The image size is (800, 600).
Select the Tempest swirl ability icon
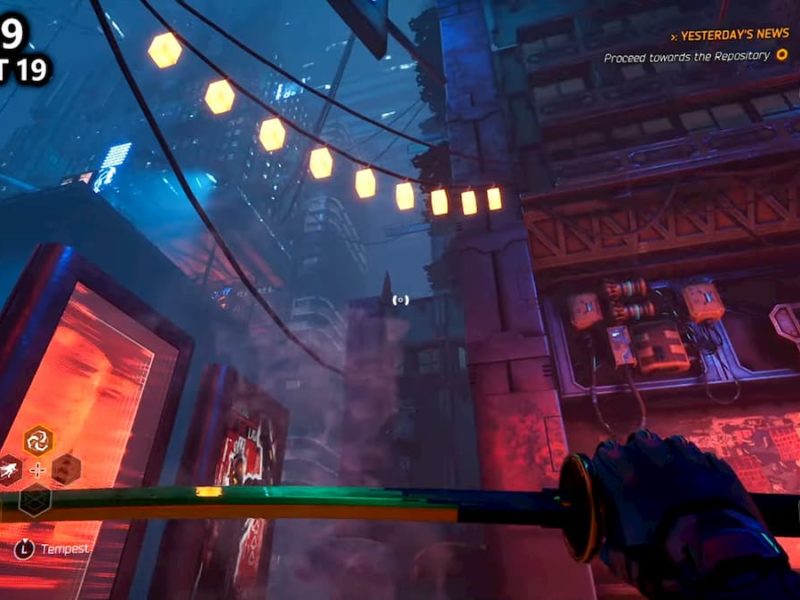pos(38,439)
